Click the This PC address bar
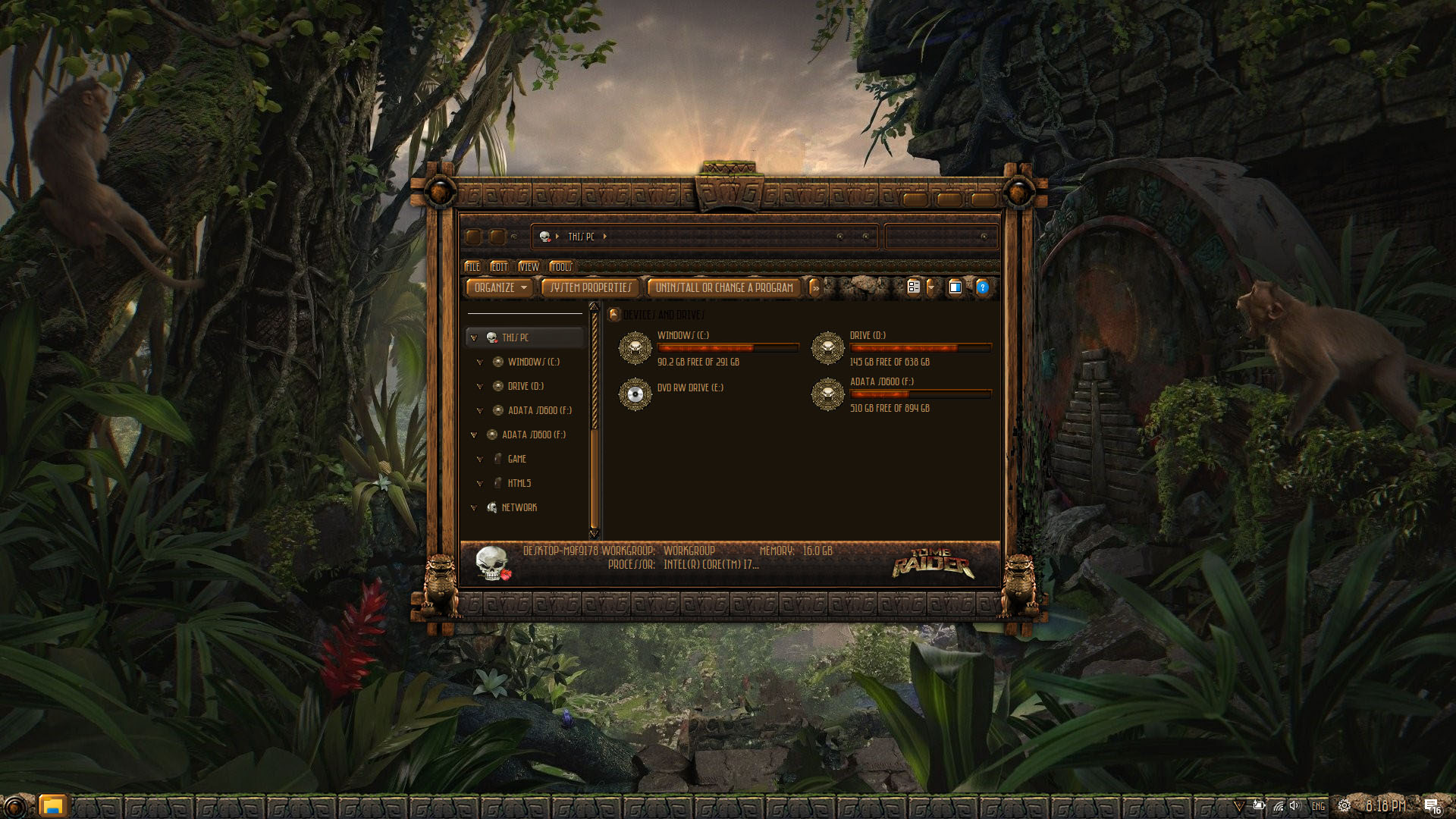Image resolution: width=1456 pixels, height=819 pixels. pyautogui.click(x=705, y=237)
